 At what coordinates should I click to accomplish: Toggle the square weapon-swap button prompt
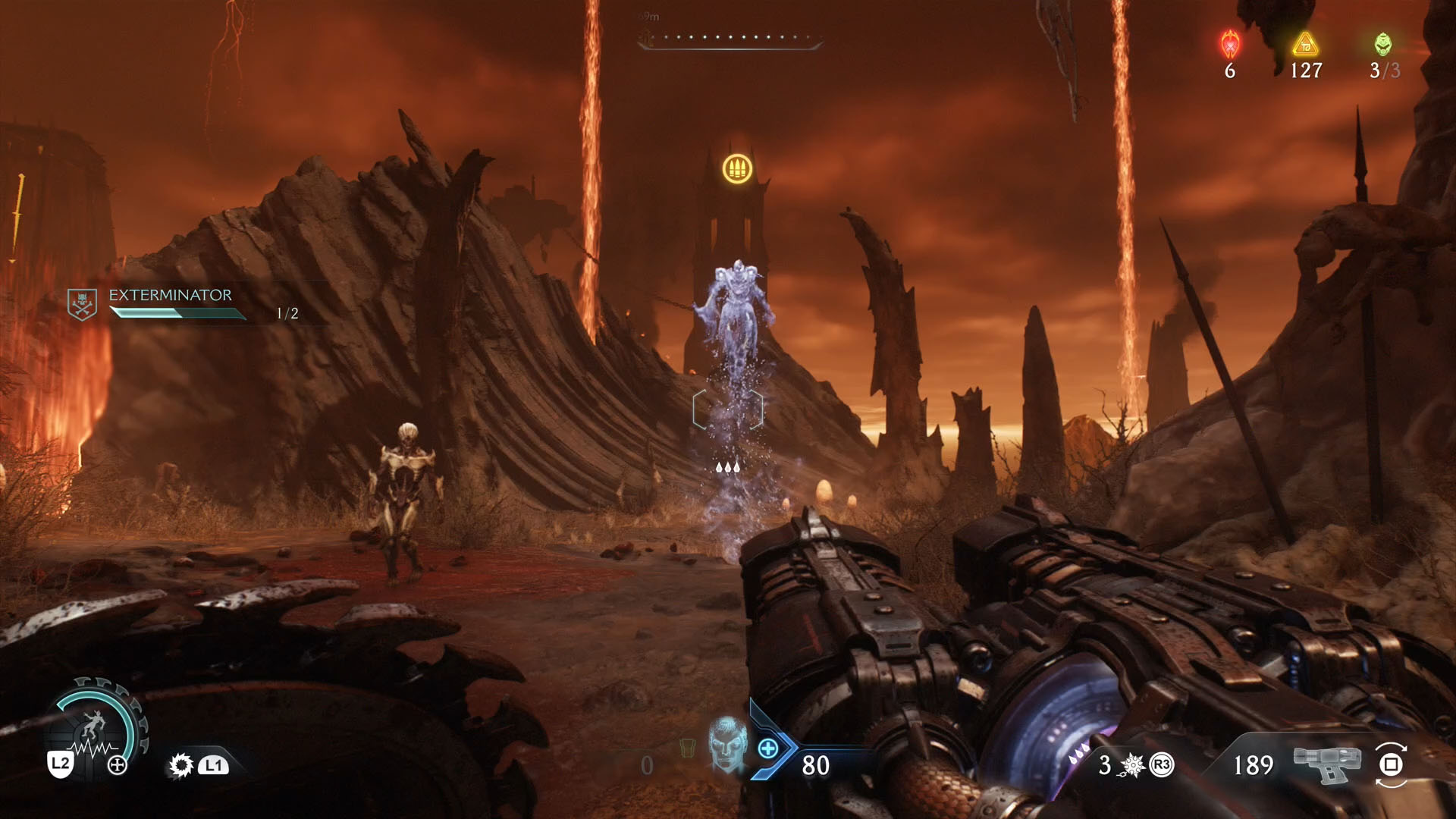(x=1390, y=766)
